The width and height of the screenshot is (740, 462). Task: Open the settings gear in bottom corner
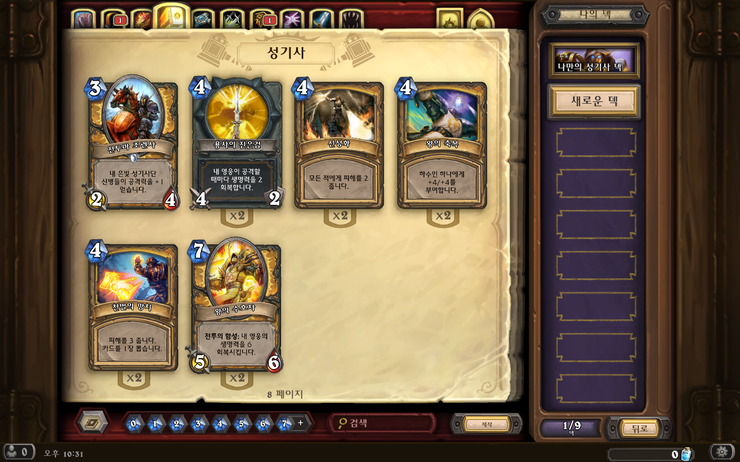point(721,452)
